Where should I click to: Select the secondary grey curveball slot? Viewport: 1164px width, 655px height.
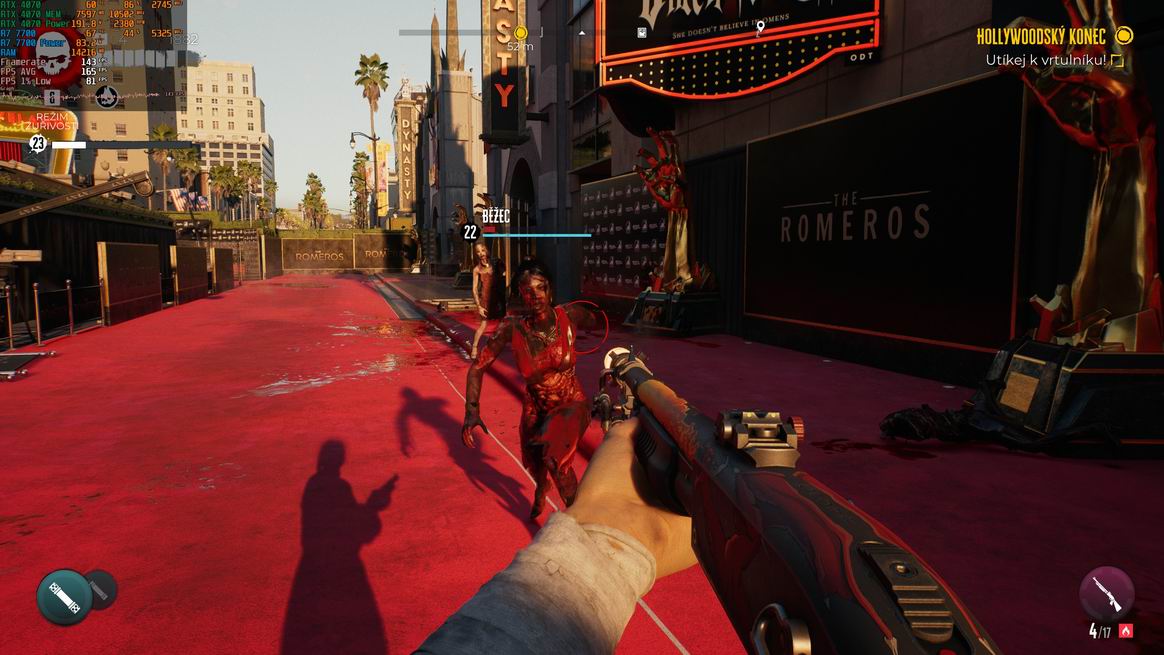[101, 589]
